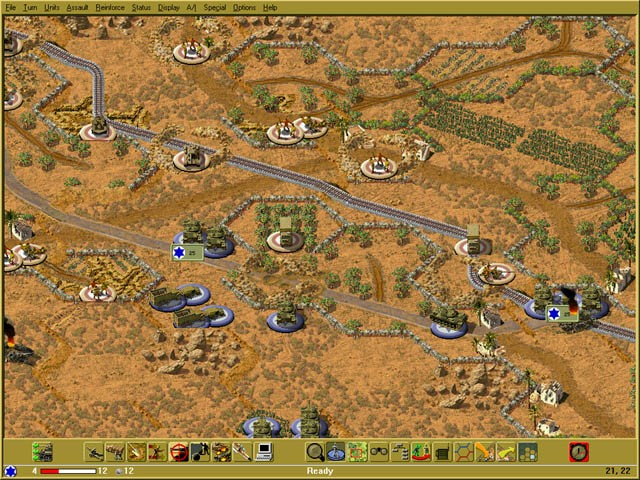The image size is (640, 480).
Task: Open the Reinforce menu
Action: tap(110, 7)
